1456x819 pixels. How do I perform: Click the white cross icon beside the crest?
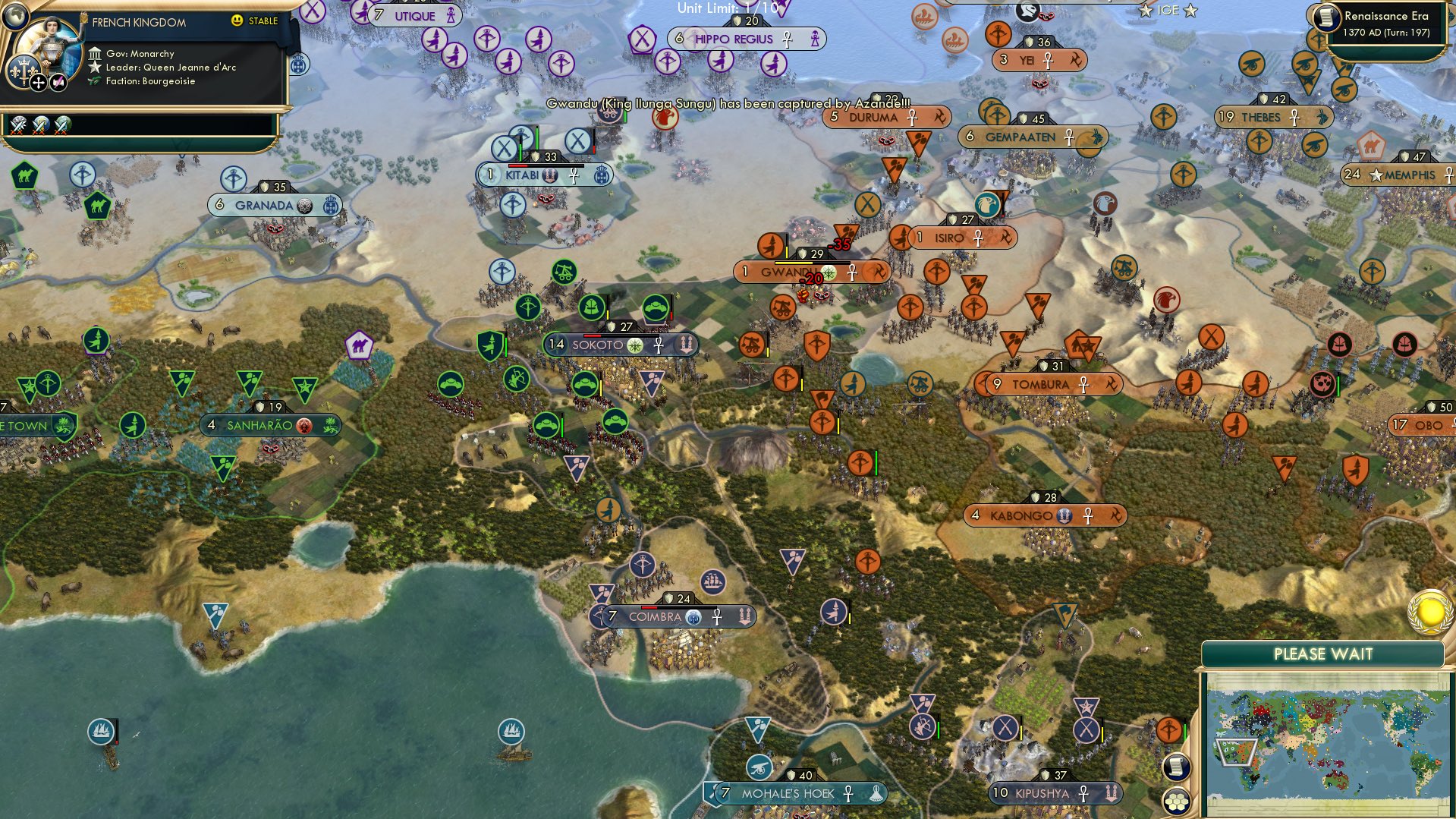[x=39, y=83]
